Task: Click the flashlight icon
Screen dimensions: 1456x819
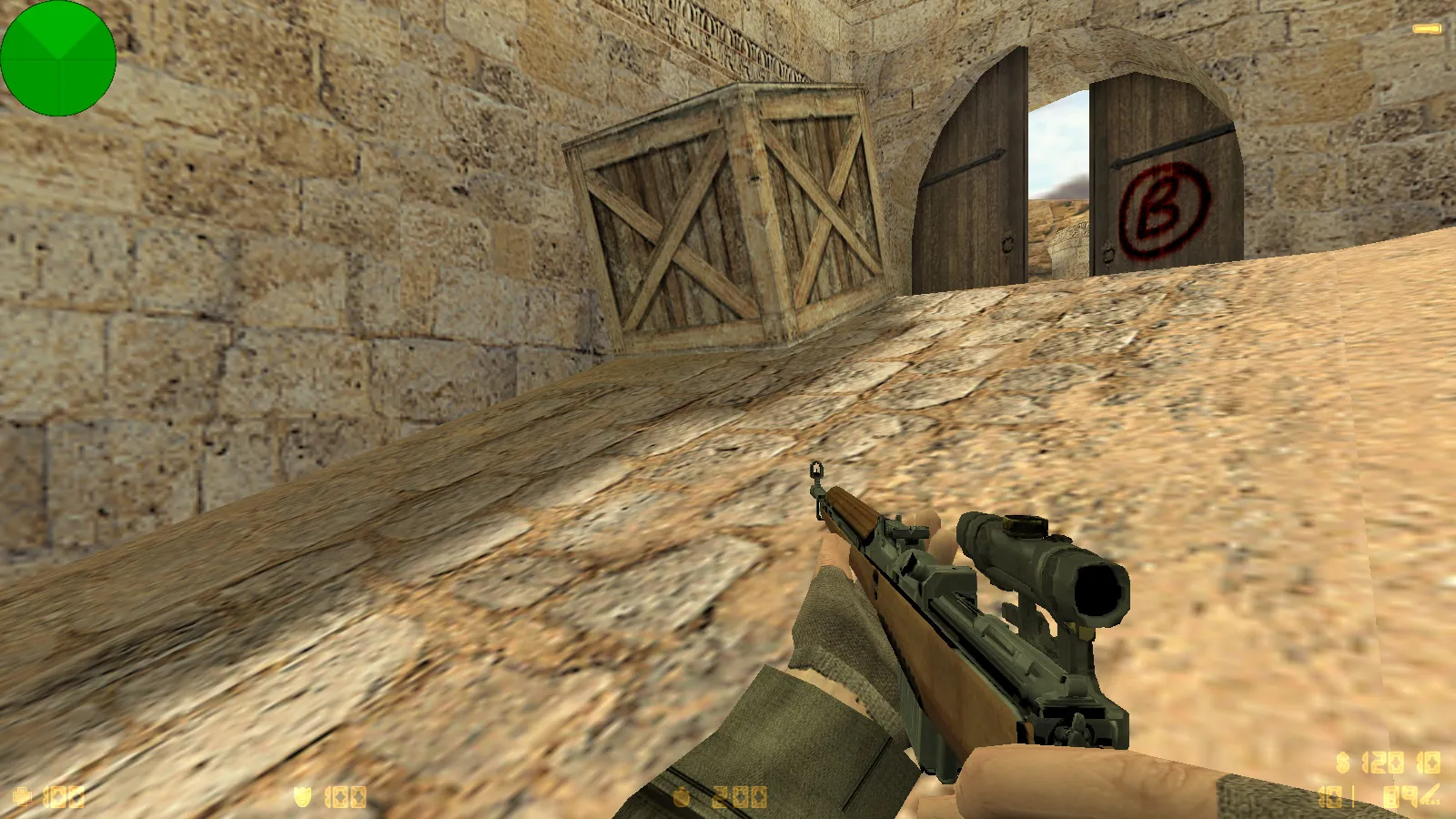Action: point(1426,29)
